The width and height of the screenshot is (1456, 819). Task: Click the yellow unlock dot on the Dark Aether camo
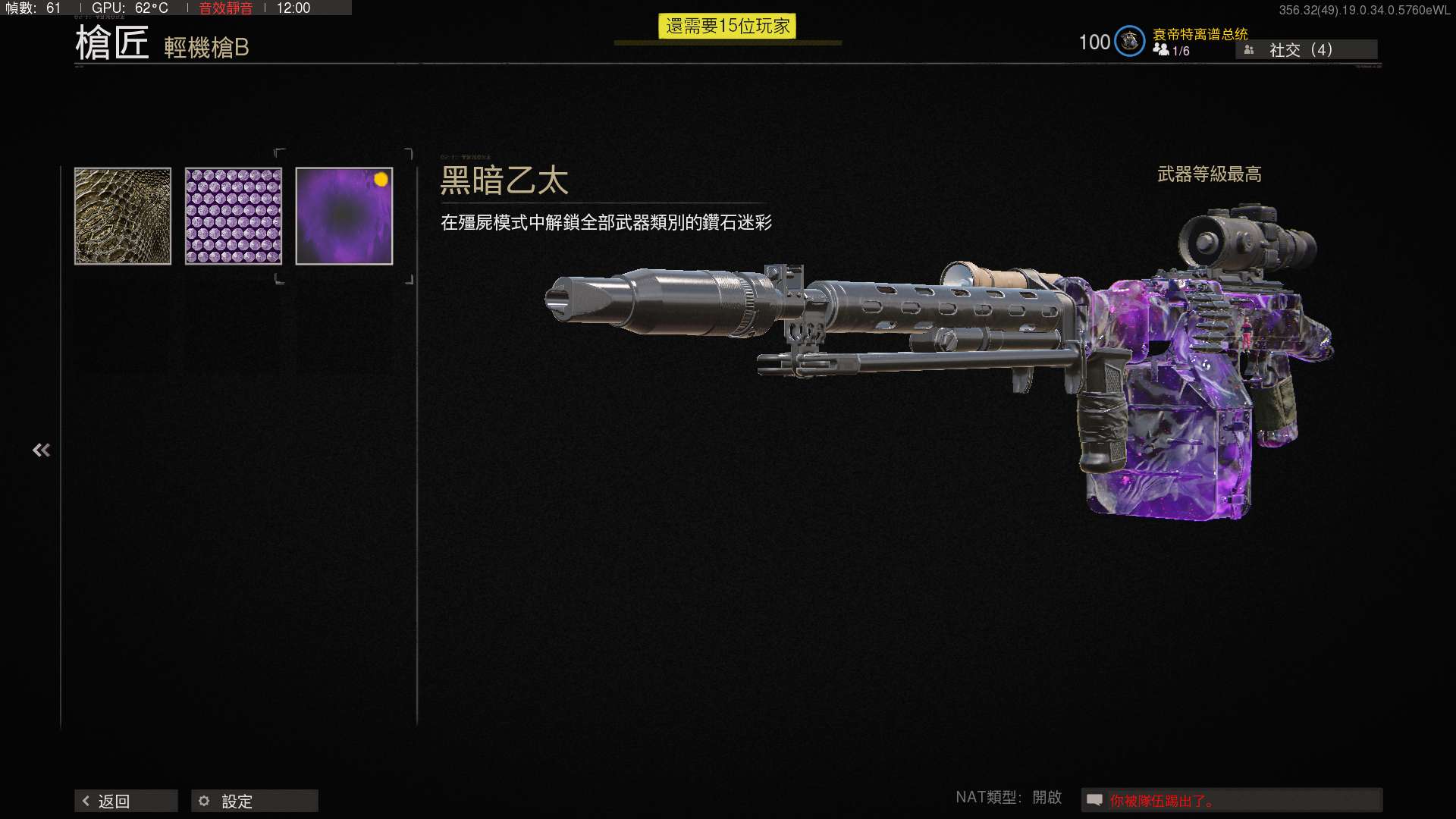coord(381,178)
